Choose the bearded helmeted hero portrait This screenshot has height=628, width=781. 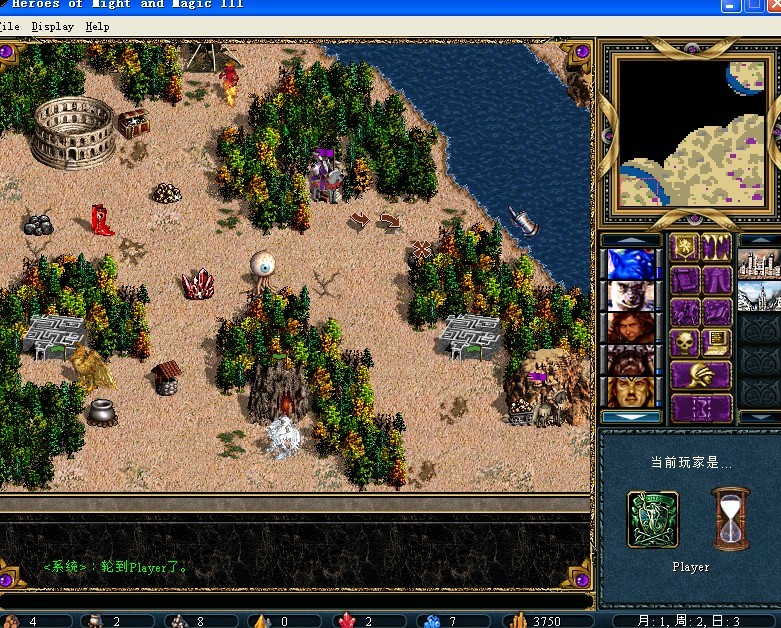631,360
